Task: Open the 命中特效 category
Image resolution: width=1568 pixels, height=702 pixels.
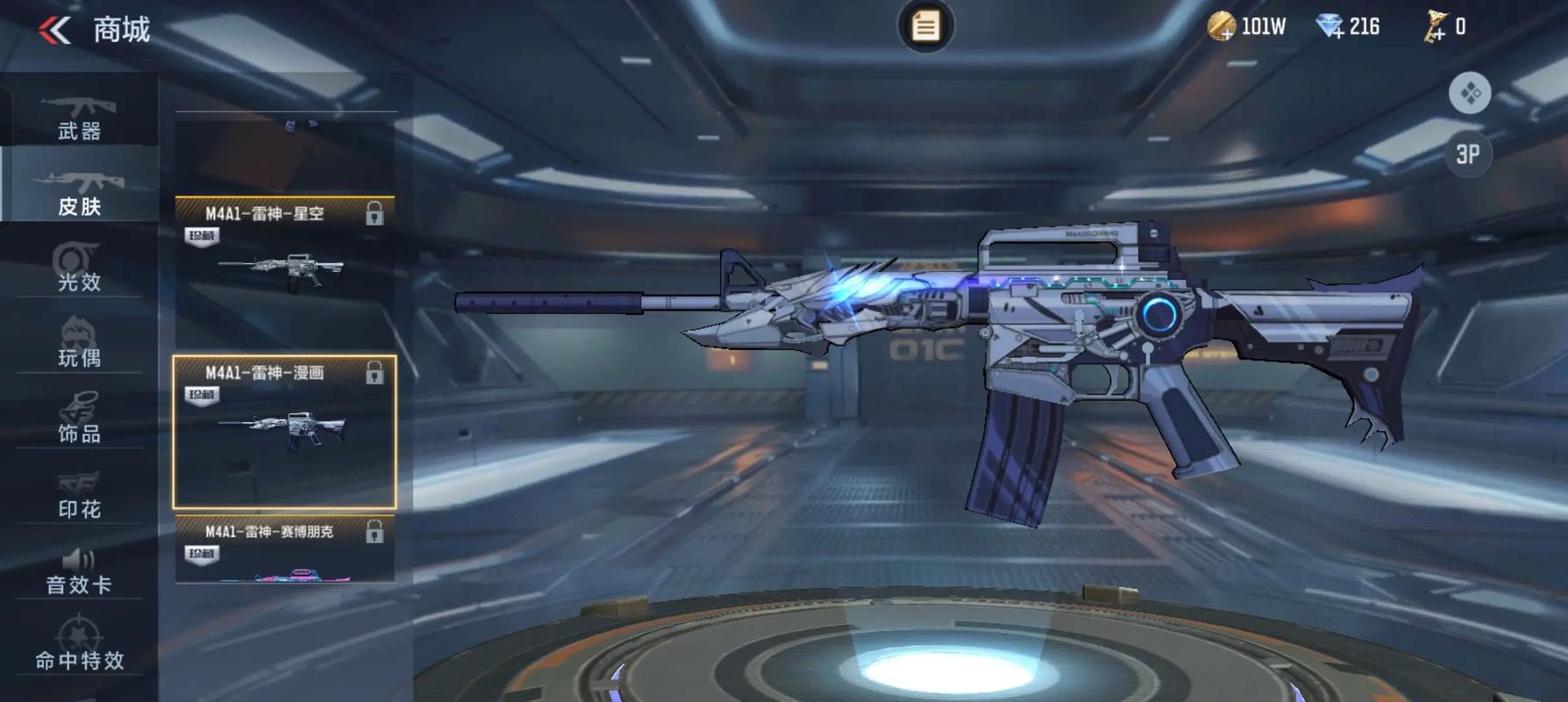Action: (79, 645)
